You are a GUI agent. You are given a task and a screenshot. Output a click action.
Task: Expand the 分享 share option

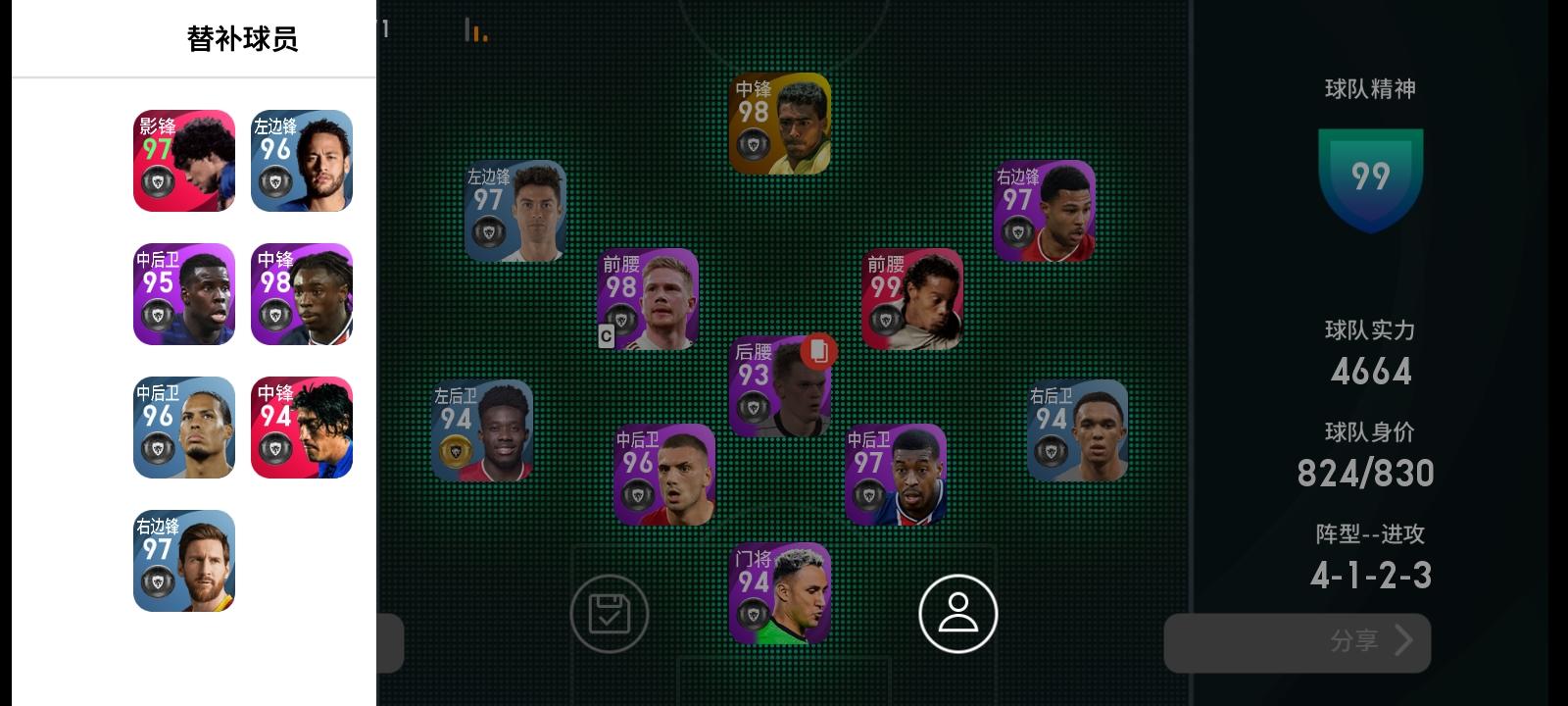pos(1297,642)
